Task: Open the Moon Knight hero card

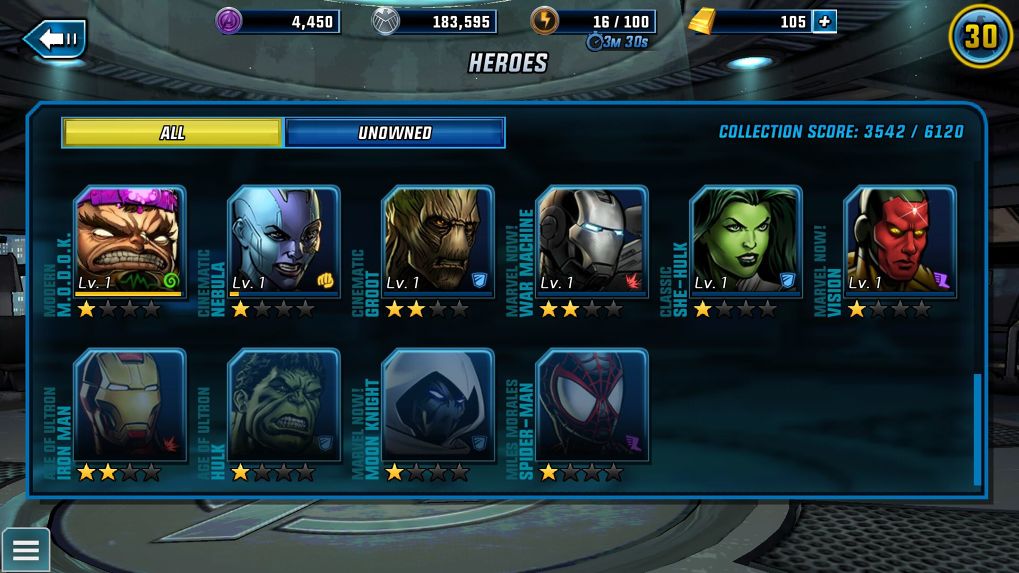Action: click(438, 404)
